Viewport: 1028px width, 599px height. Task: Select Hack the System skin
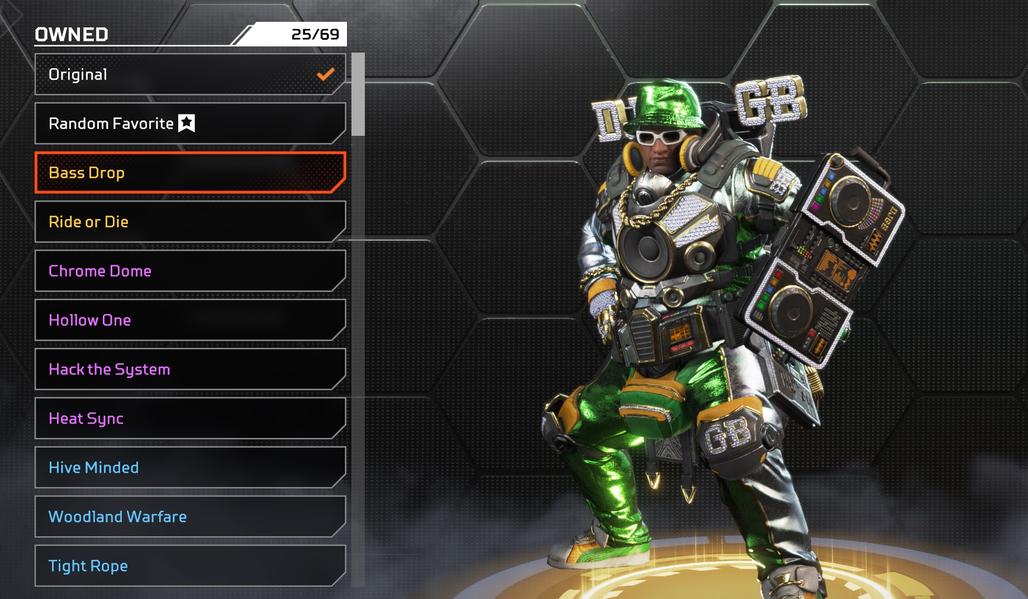point(190,369)
